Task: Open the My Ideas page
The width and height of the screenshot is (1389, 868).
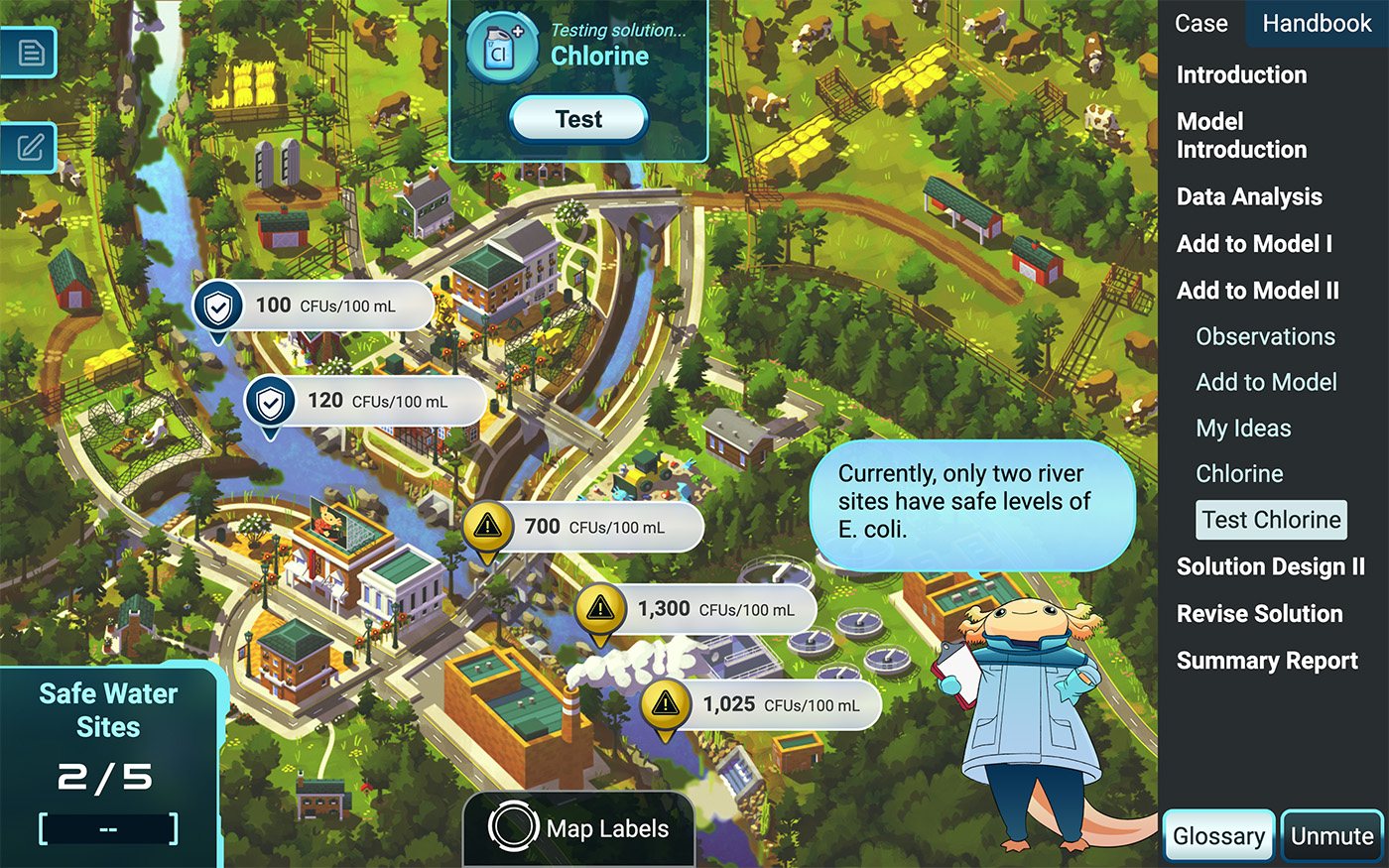Action: (x=1243, y=429)
